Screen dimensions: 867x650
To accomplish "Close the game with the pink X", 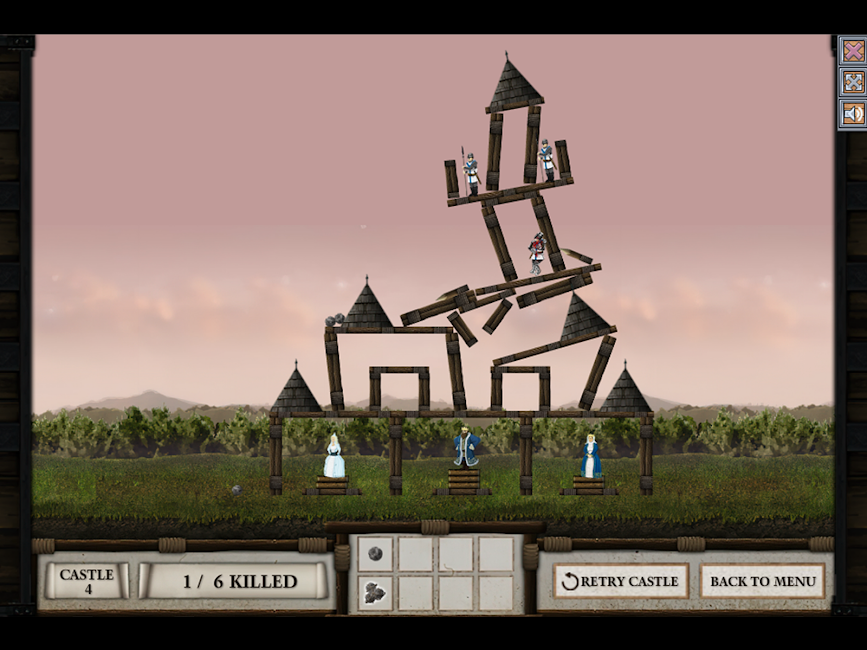I will [x=853, y=51].
